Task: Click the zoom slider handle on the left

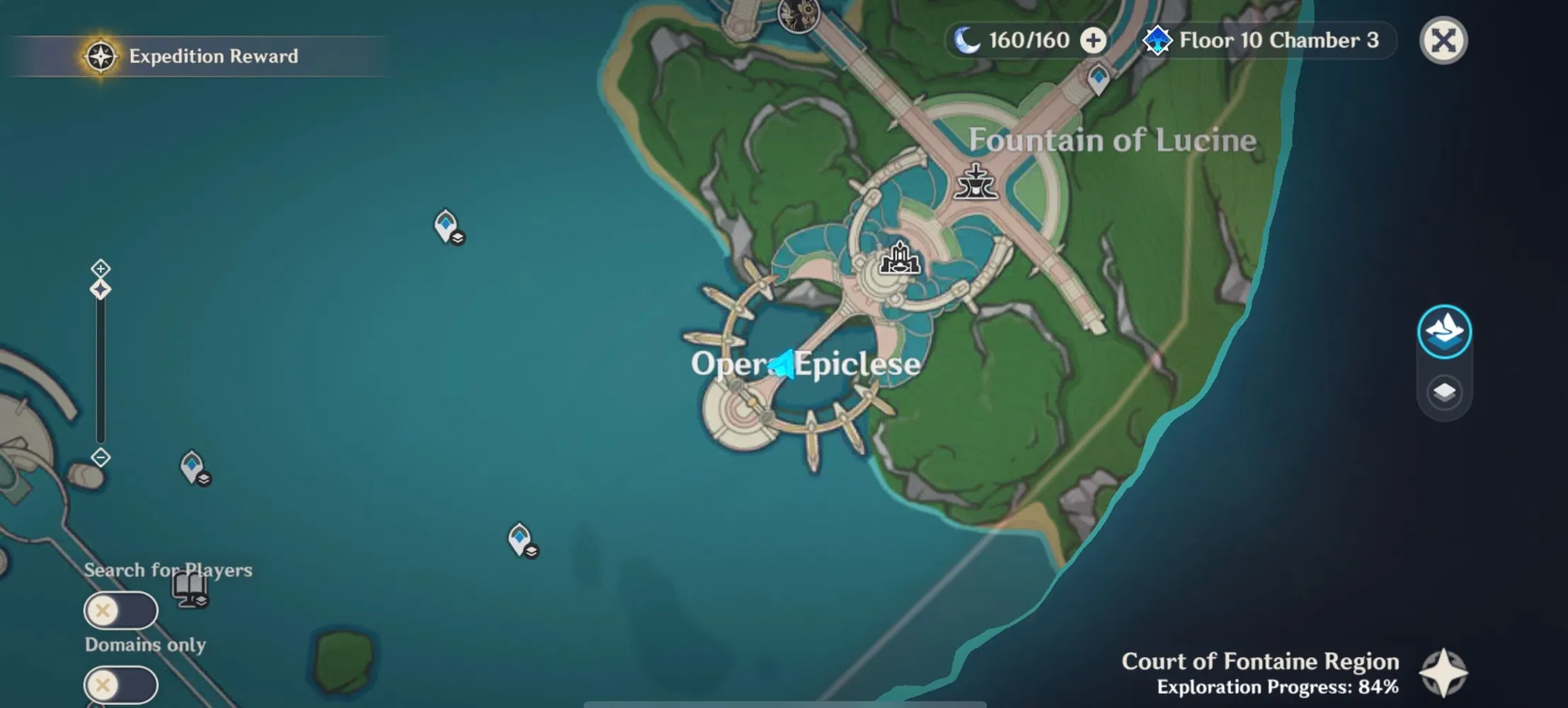Action: point(101,288)
